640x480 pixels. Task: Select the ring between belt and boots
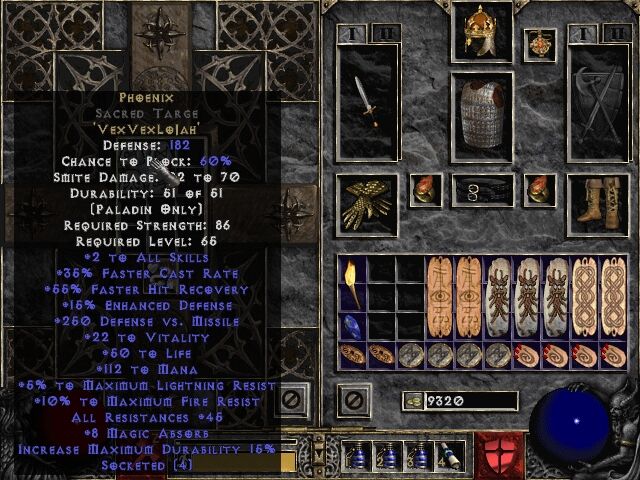[x=540, y=189]
